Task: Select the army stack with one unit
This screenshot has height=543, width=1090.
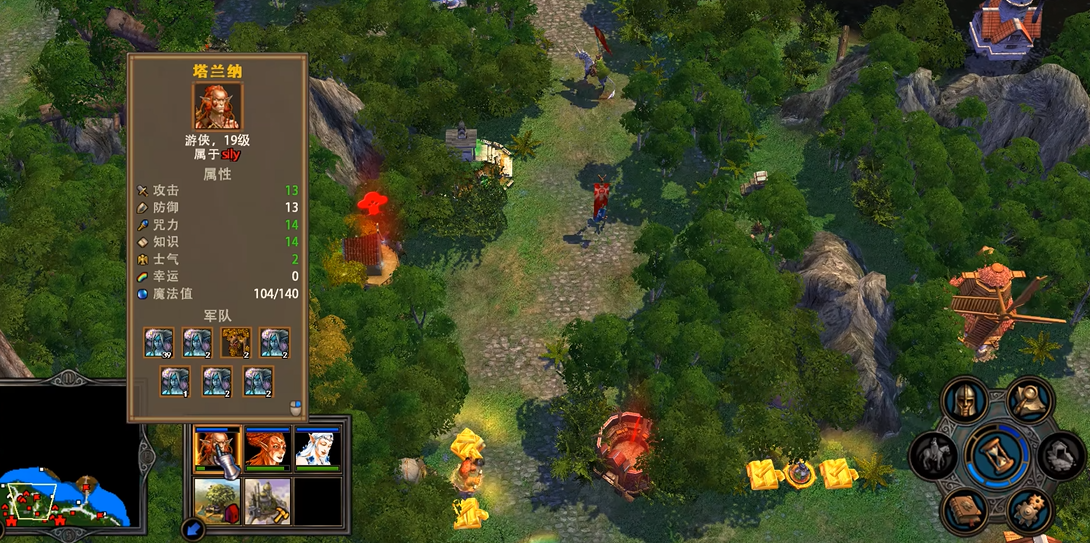Action: click(x=175, y=381)
